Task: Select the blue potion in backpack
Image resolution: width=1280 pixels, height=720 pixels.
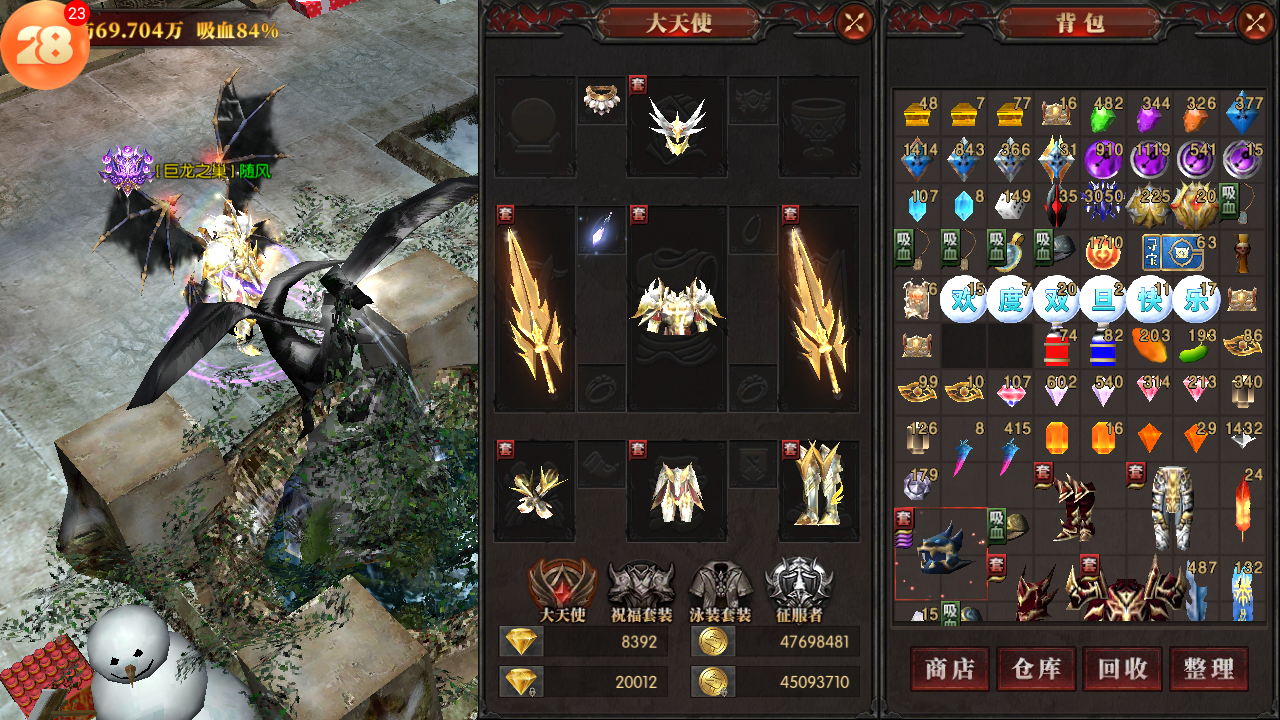Action: [x=1103, y=347]
